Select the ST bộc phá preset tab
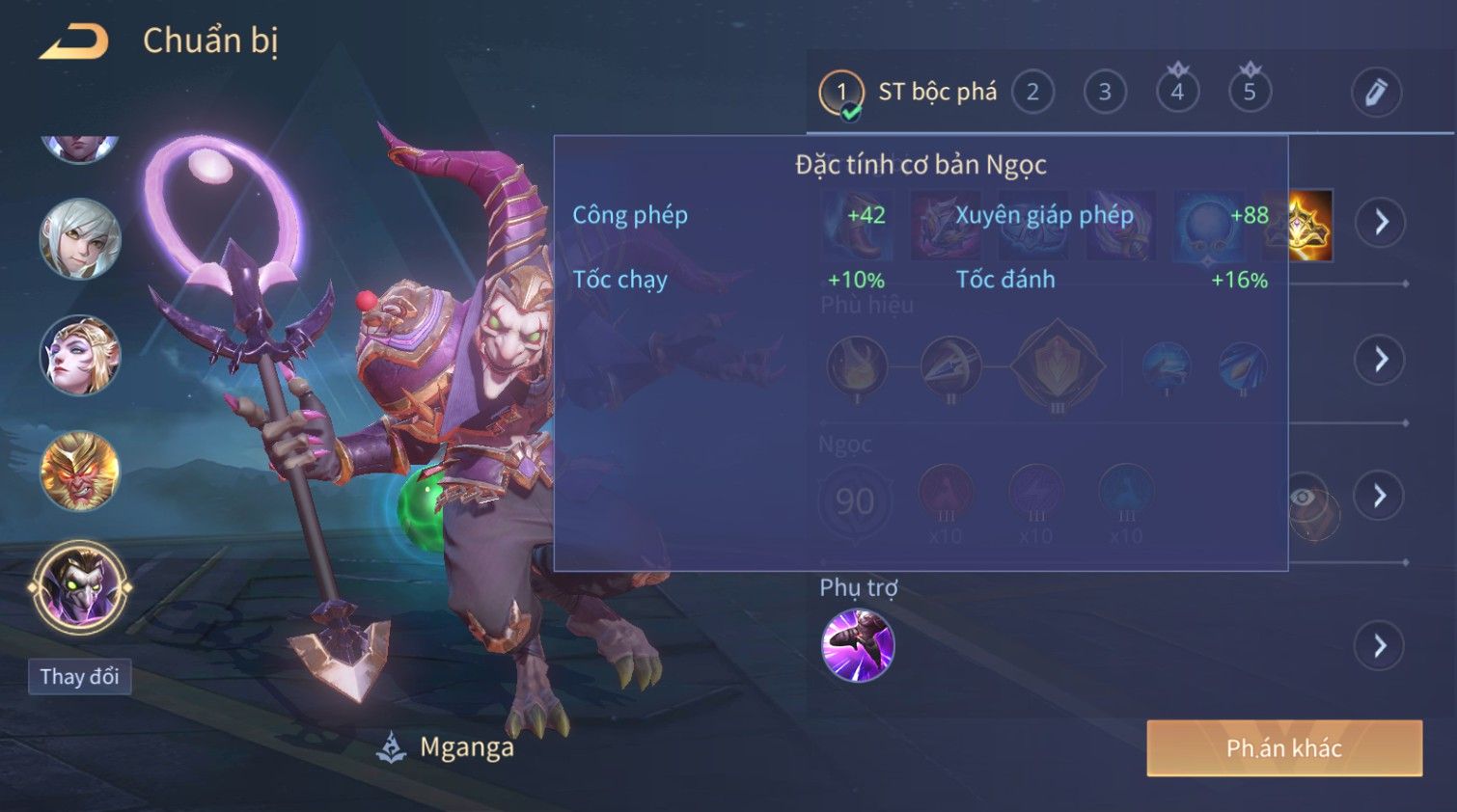The height and width of the screenshot is (812, 1457). (907, 93)
